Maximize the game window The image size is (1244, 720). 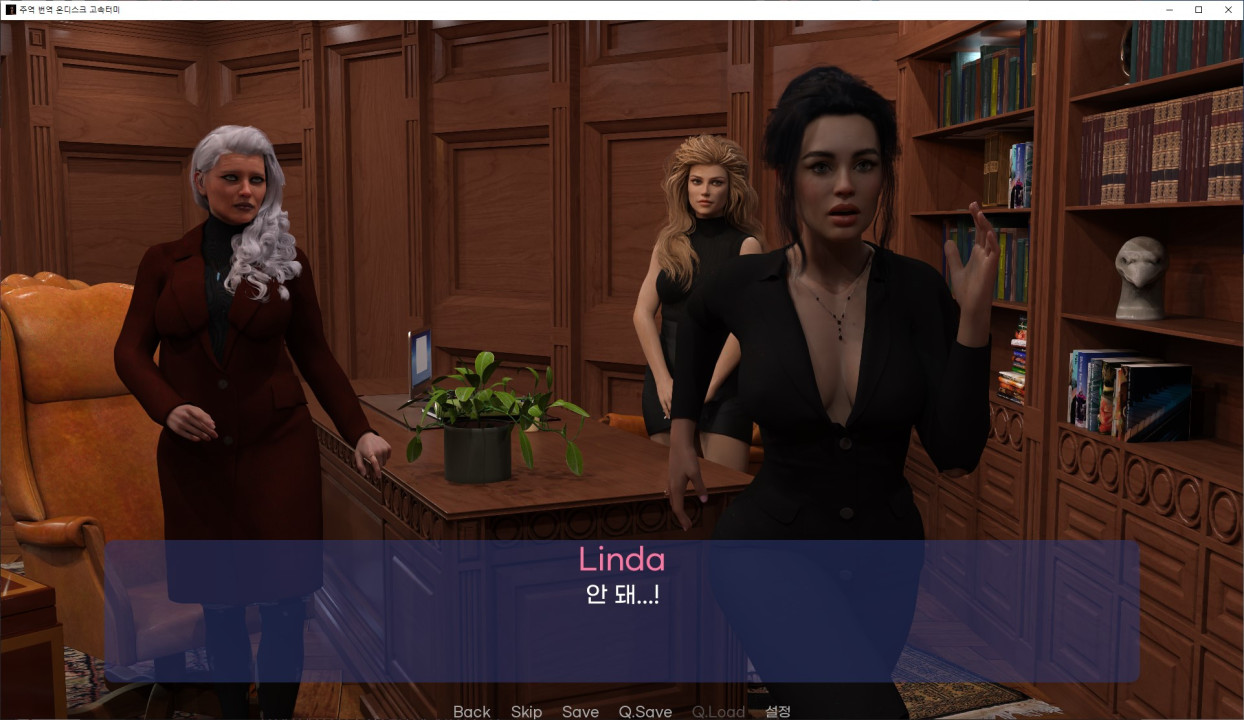1198,9
